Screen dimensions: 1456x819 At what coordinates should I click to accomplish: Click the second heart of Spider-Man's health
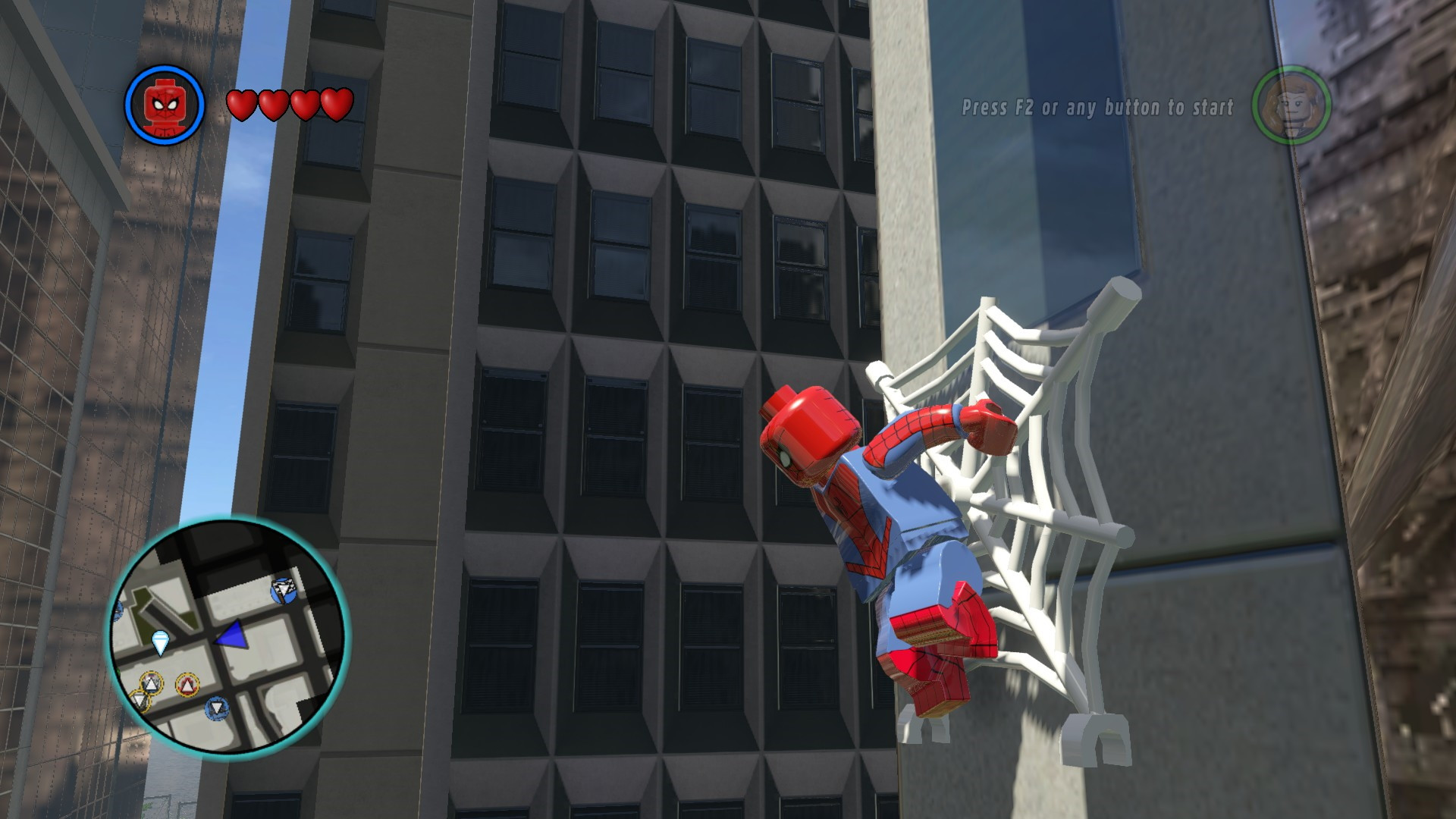pos(274,105)
